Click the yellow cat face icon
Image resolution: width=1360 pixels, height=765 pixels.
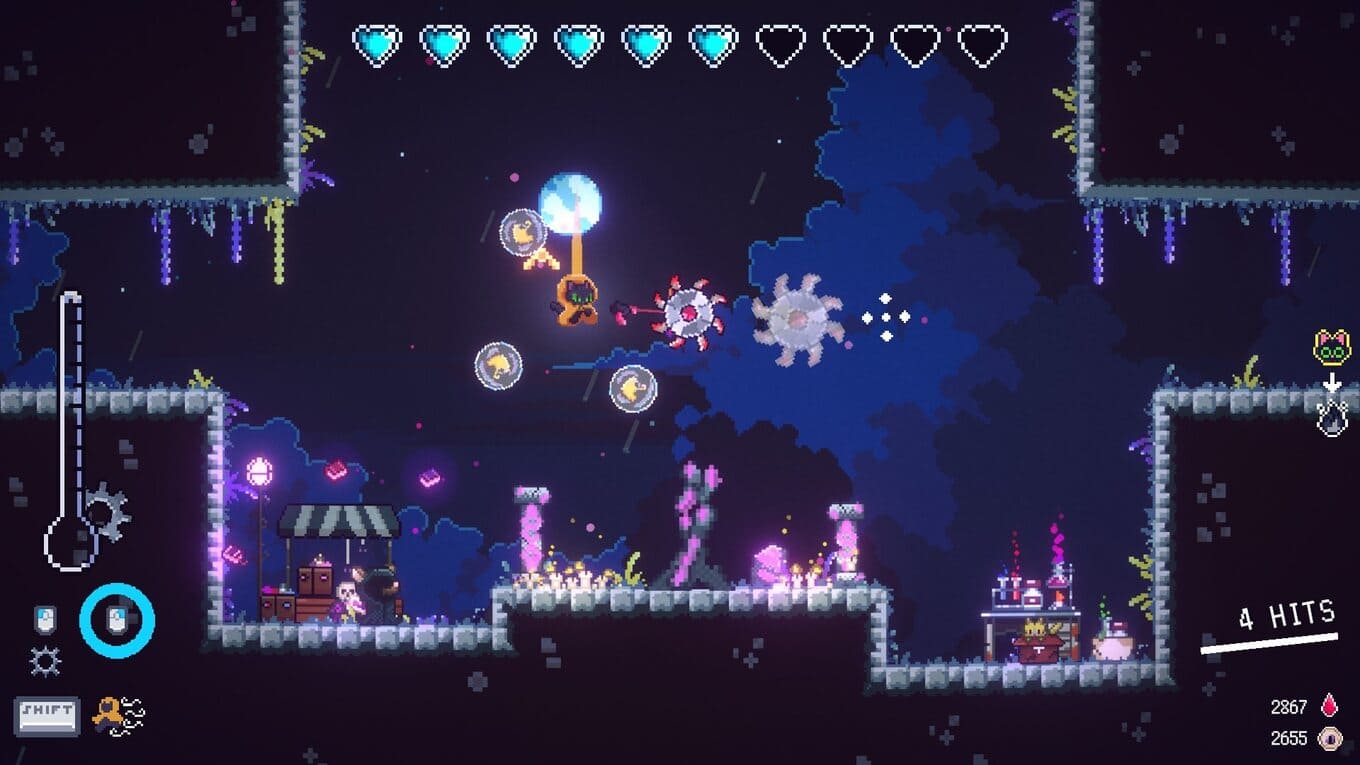1331,348
